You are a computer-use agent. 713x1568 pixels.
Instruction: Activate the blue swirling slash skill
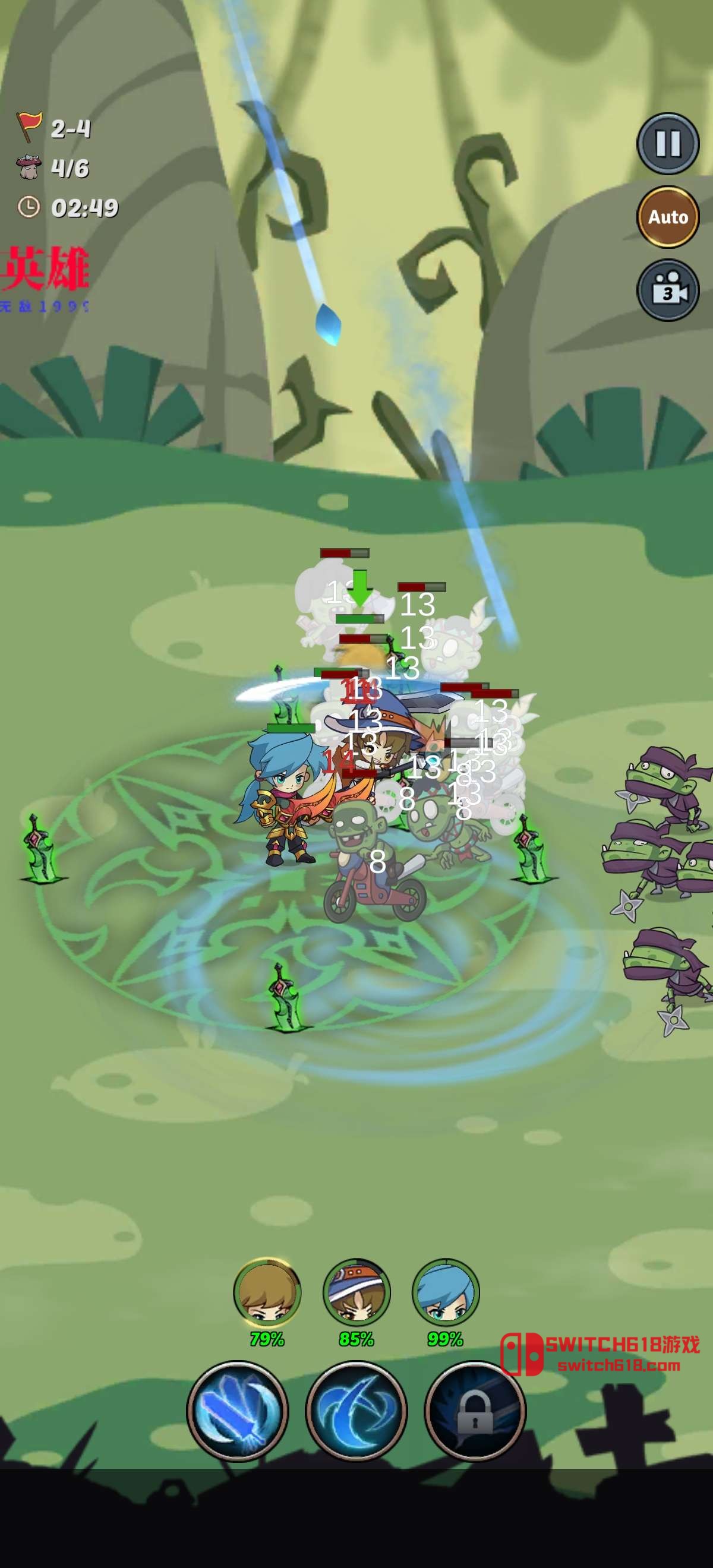point(356,1411)
